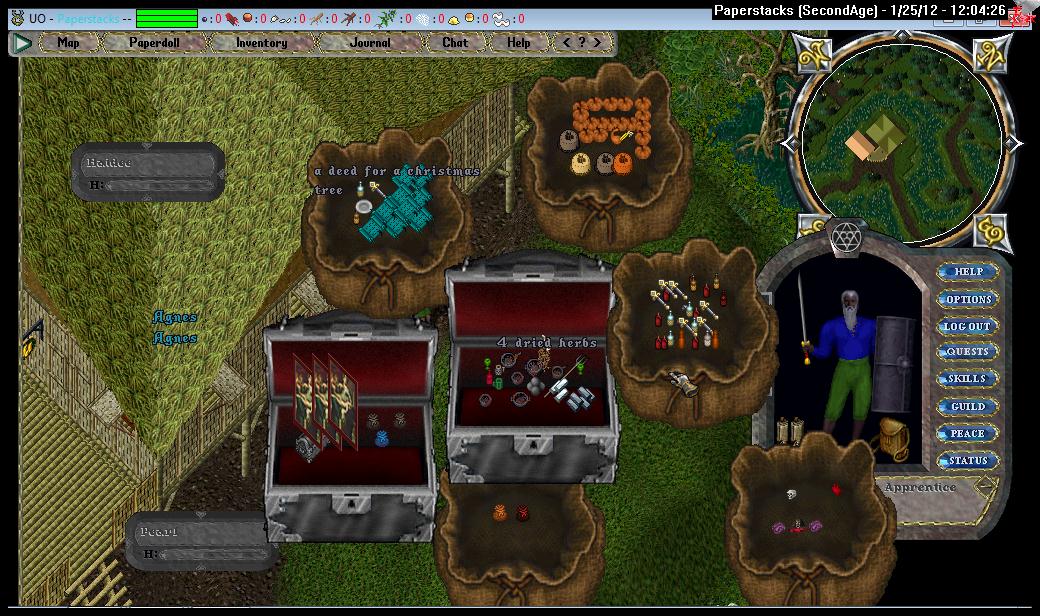Screen dimensions: 1040x616
Task: Open OPTIONS from the paperdoll
Action: [x=967, y=299]
